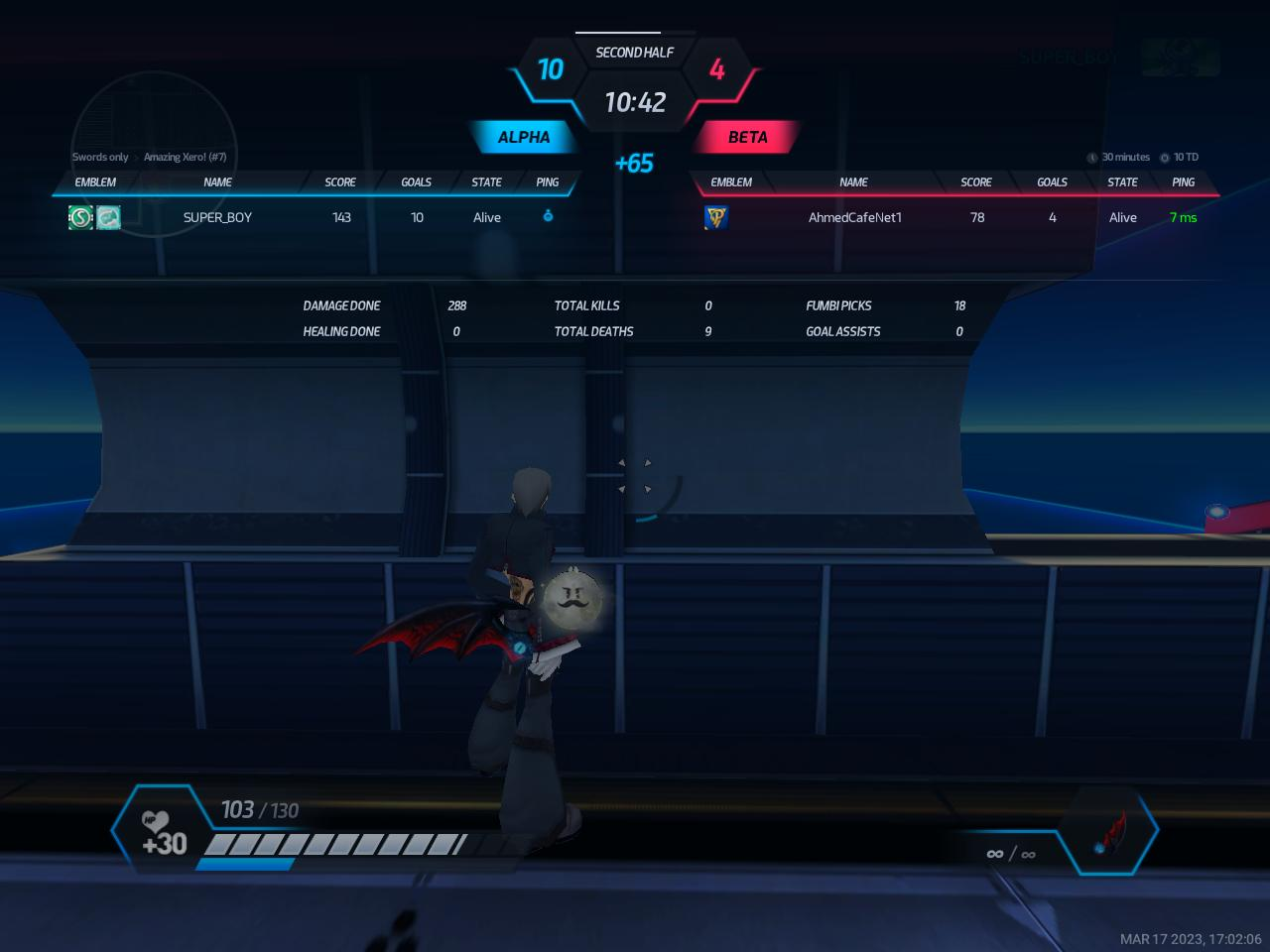Select SUPER_BOY's row in the scoreboard
This screenshot has width=1270, height=952.
217,217
